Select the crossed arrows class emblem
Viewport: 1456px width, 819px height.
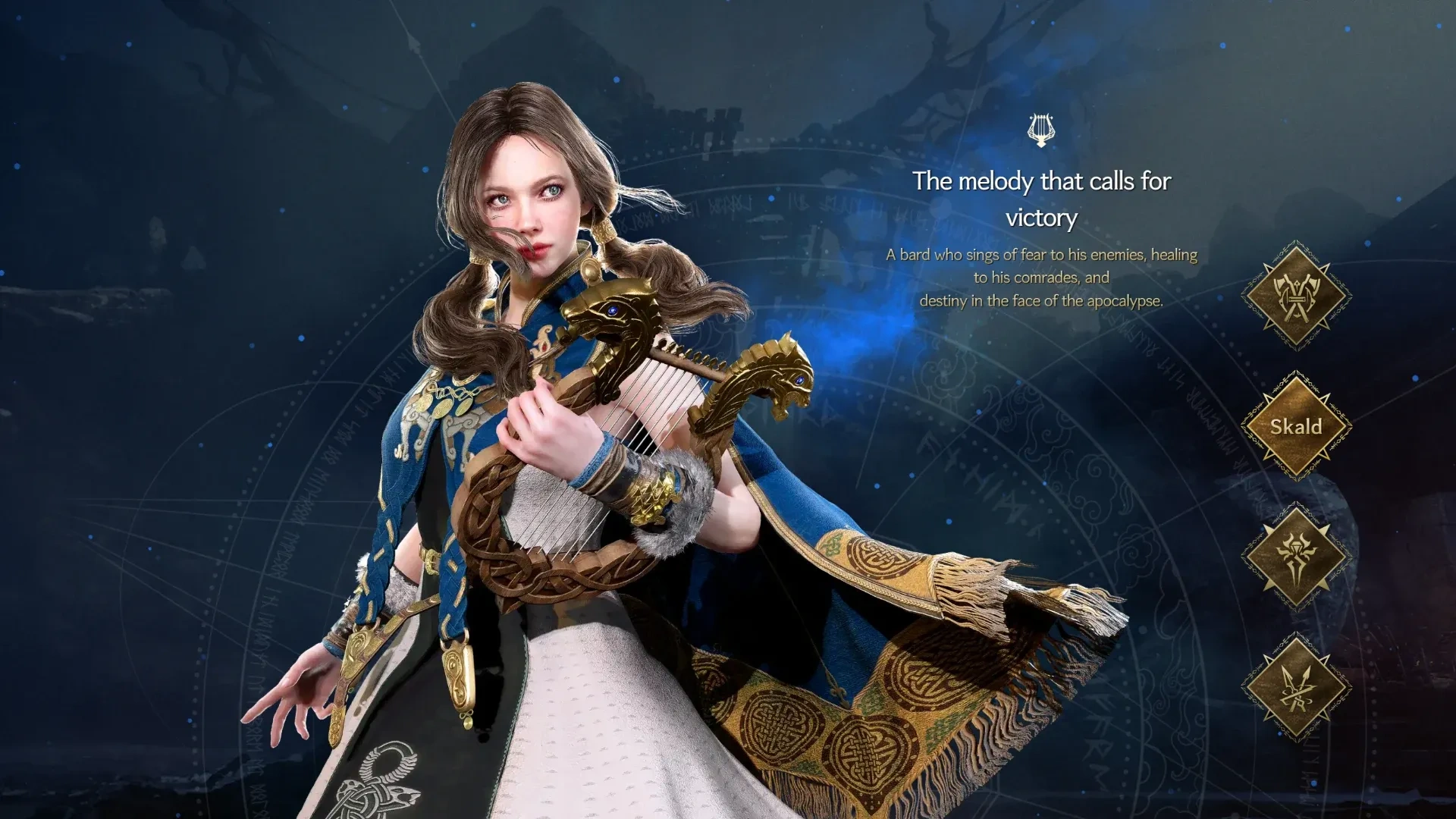pos(1296,688)
